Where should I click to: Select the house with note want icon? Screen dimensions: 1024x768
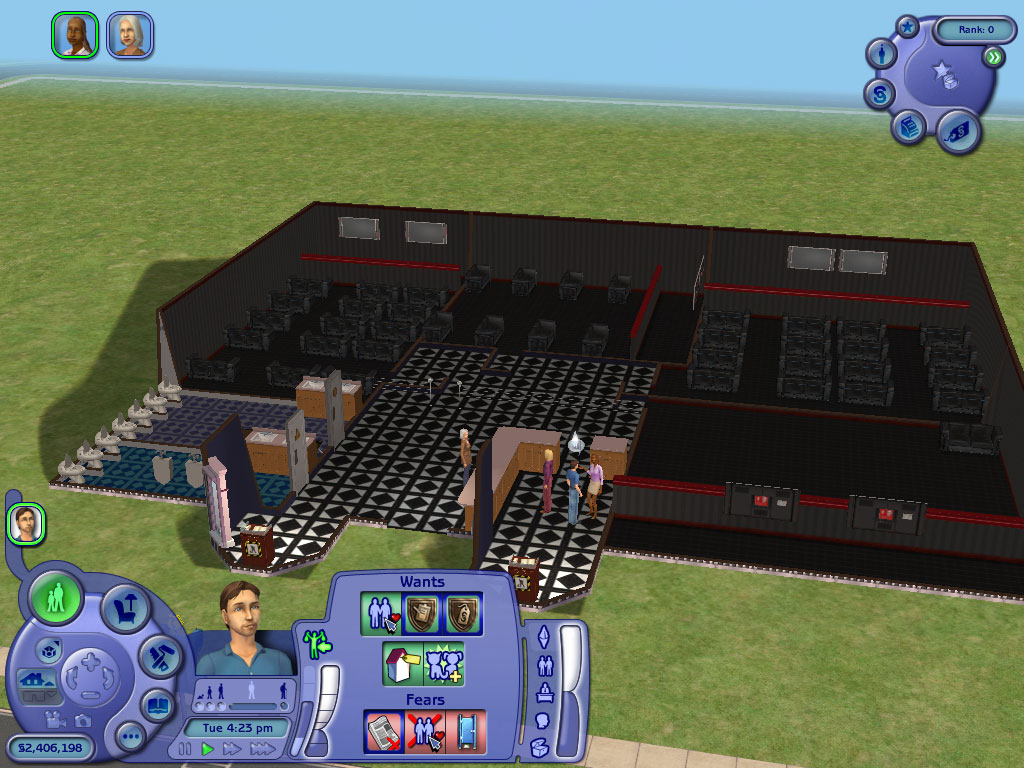click(x=401, y=664)
